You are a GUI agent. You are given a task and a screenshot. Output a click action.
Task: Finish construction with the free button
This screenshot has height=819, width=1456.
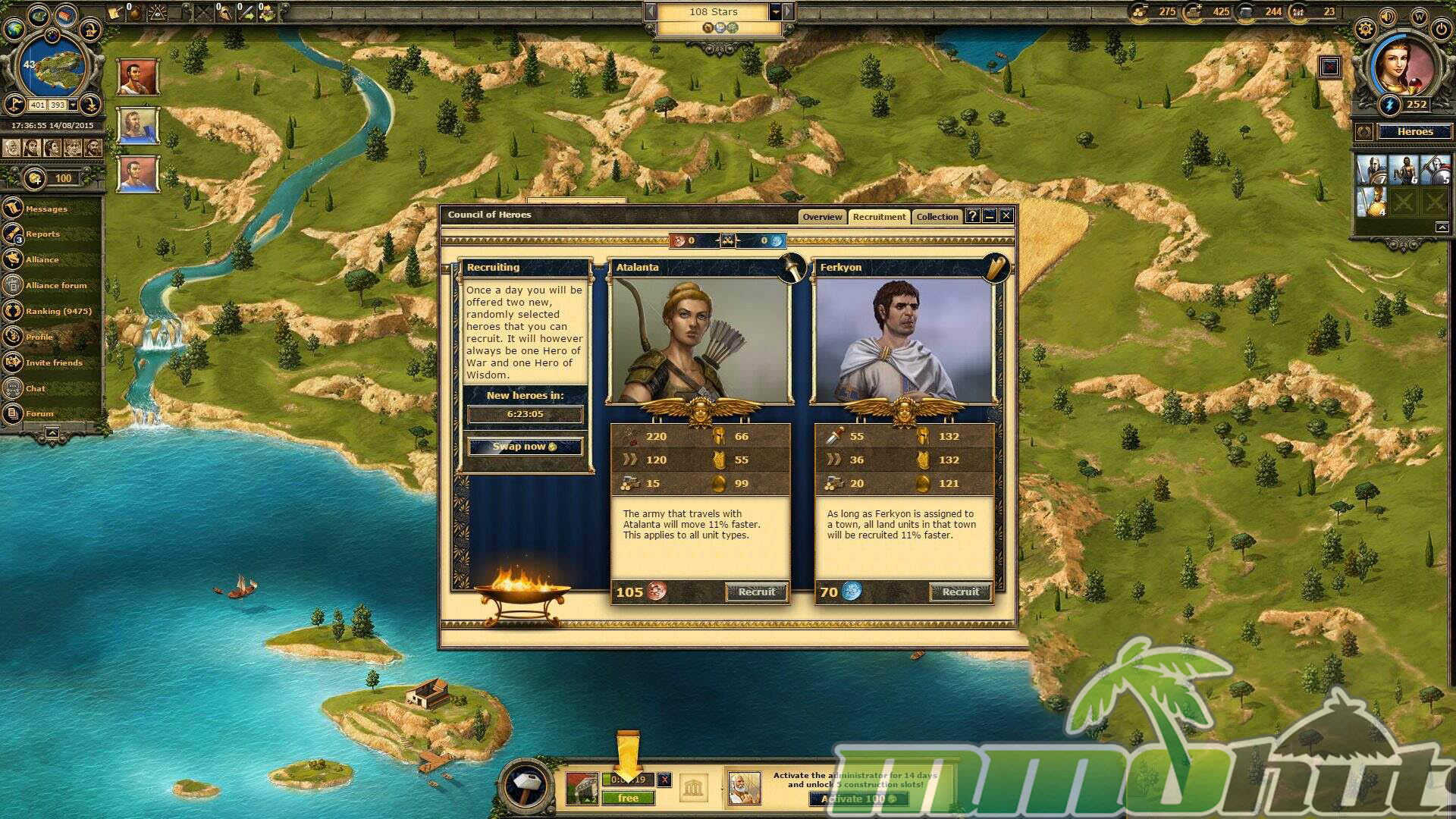click(x=628, y=799)
